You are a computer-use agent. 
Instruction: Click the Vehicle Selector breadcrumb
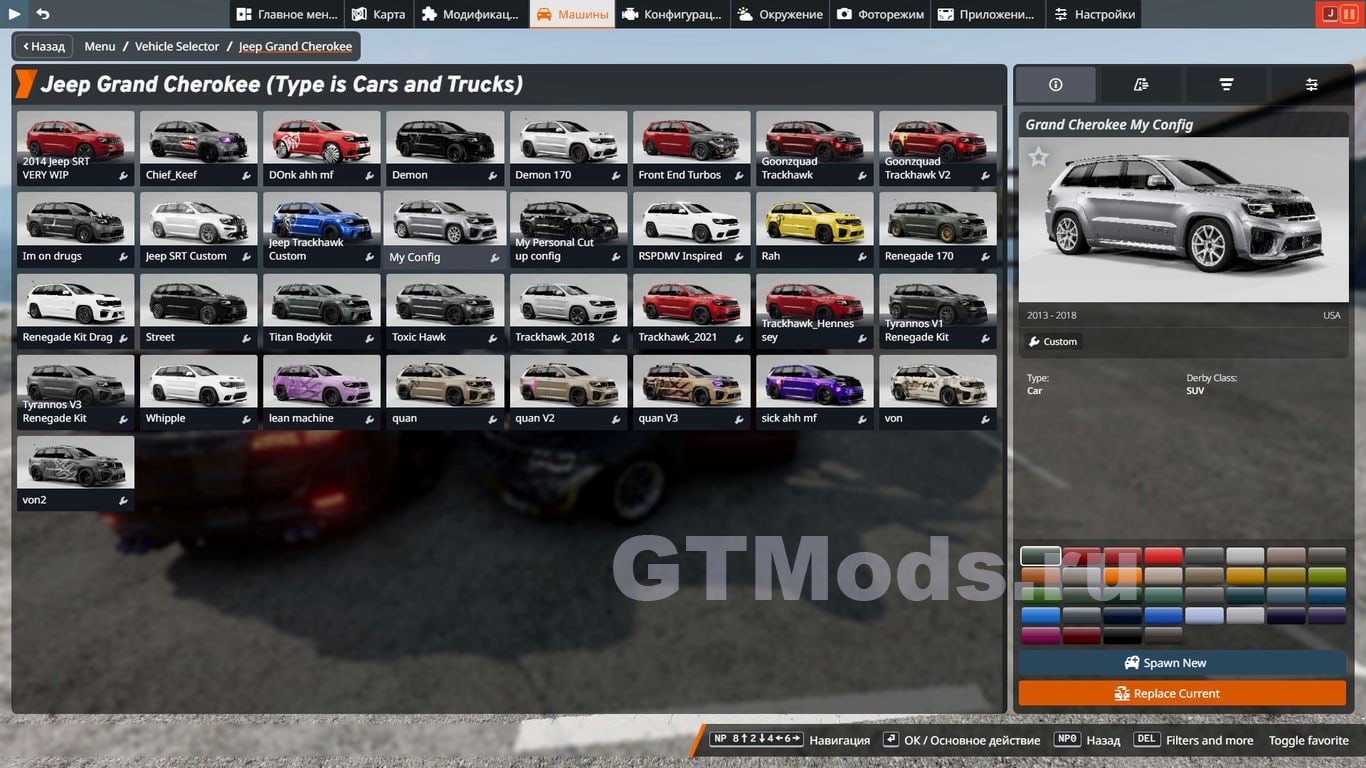click(x=177, y=46)
